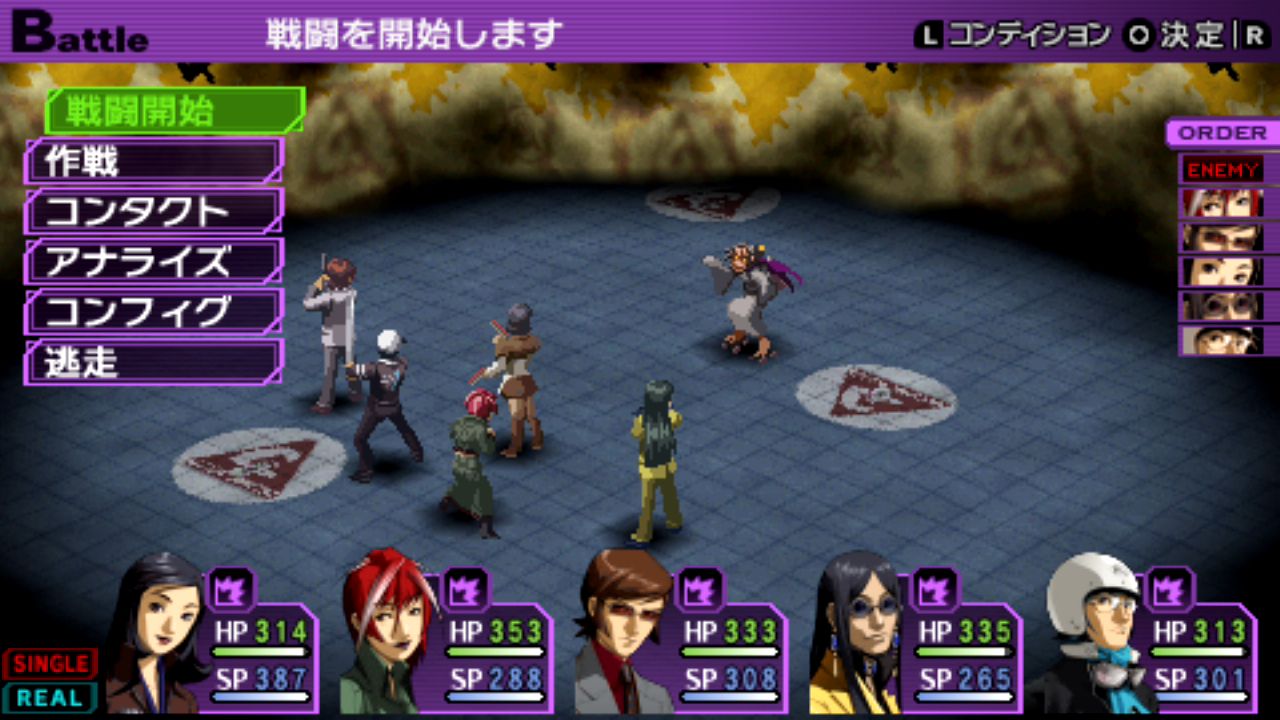Open the 作戦 strategy menu
This screenshot has width=1280, height=720.
point(153,161)
